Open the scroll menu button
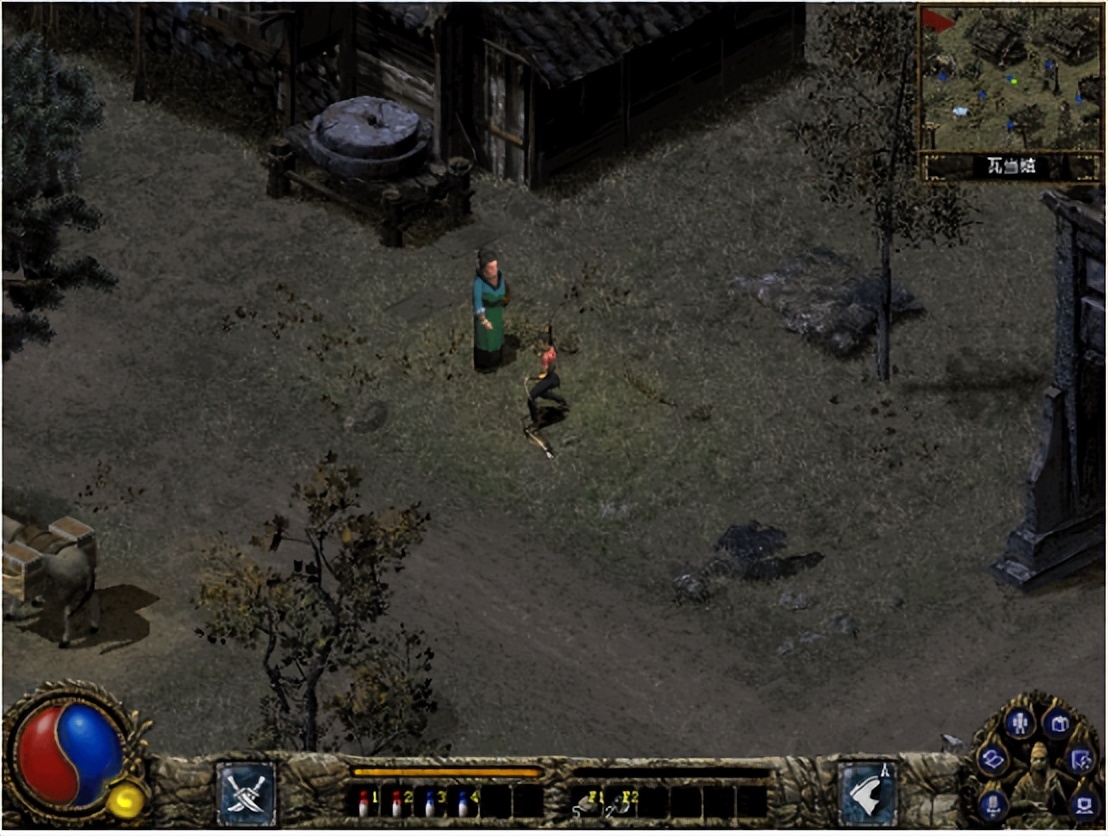Screen dimensions: 1108x836 (991, 760)
